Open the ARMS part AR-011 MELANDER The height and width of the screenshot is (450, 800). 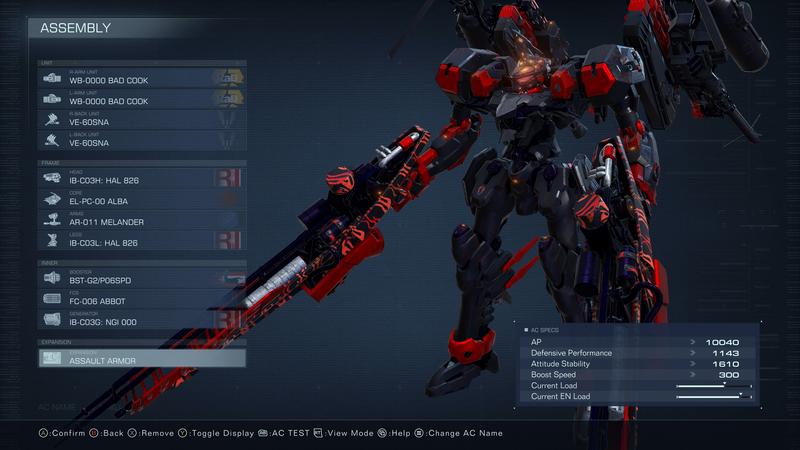[x=141, y=219]
